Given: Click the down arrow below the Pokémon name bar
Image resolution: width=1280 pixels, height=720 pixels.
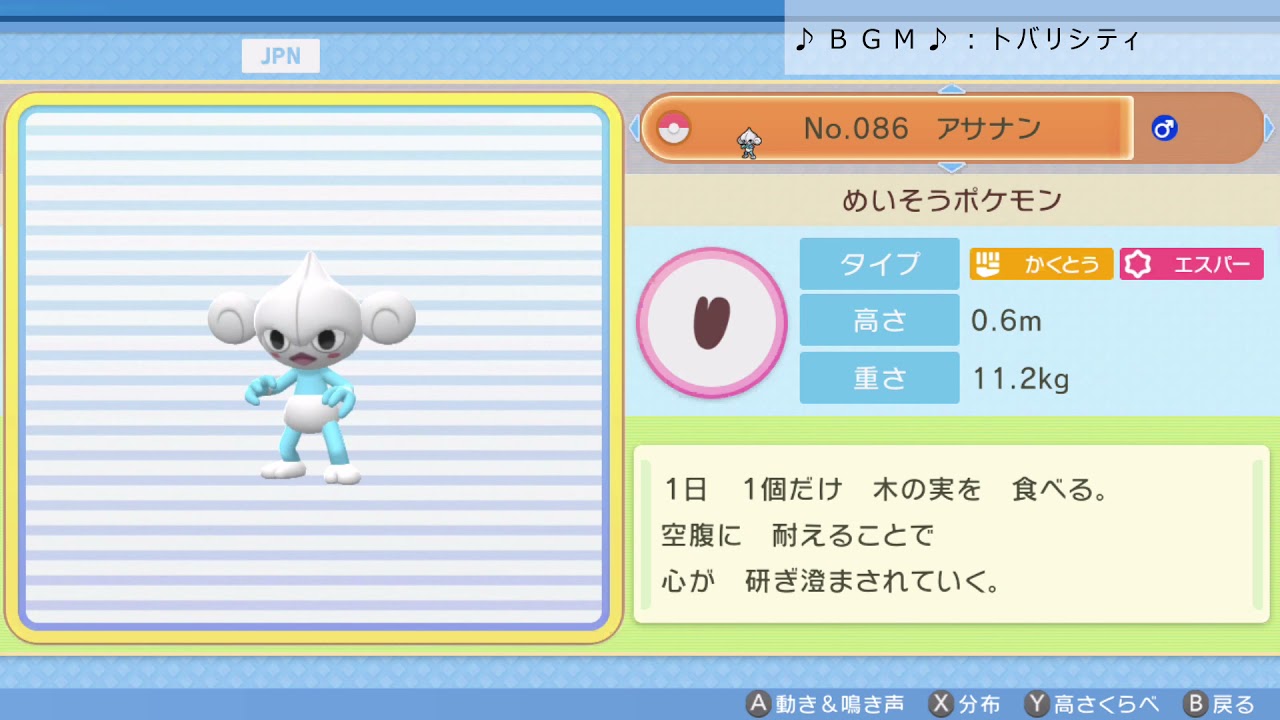Looking at the screenshot, I should click(x=951, y=167).
